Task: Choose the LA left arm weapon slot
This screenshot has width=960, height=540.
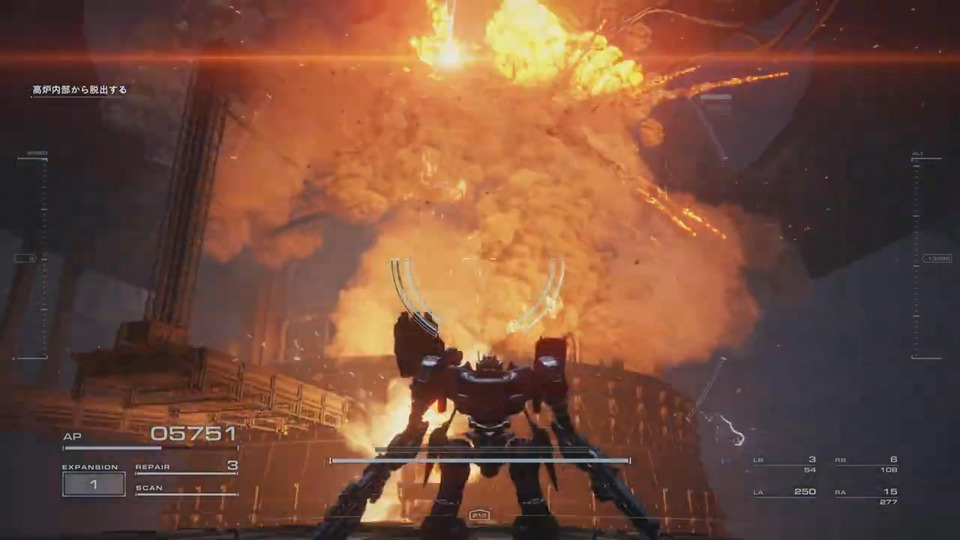Action: [785, 496]
